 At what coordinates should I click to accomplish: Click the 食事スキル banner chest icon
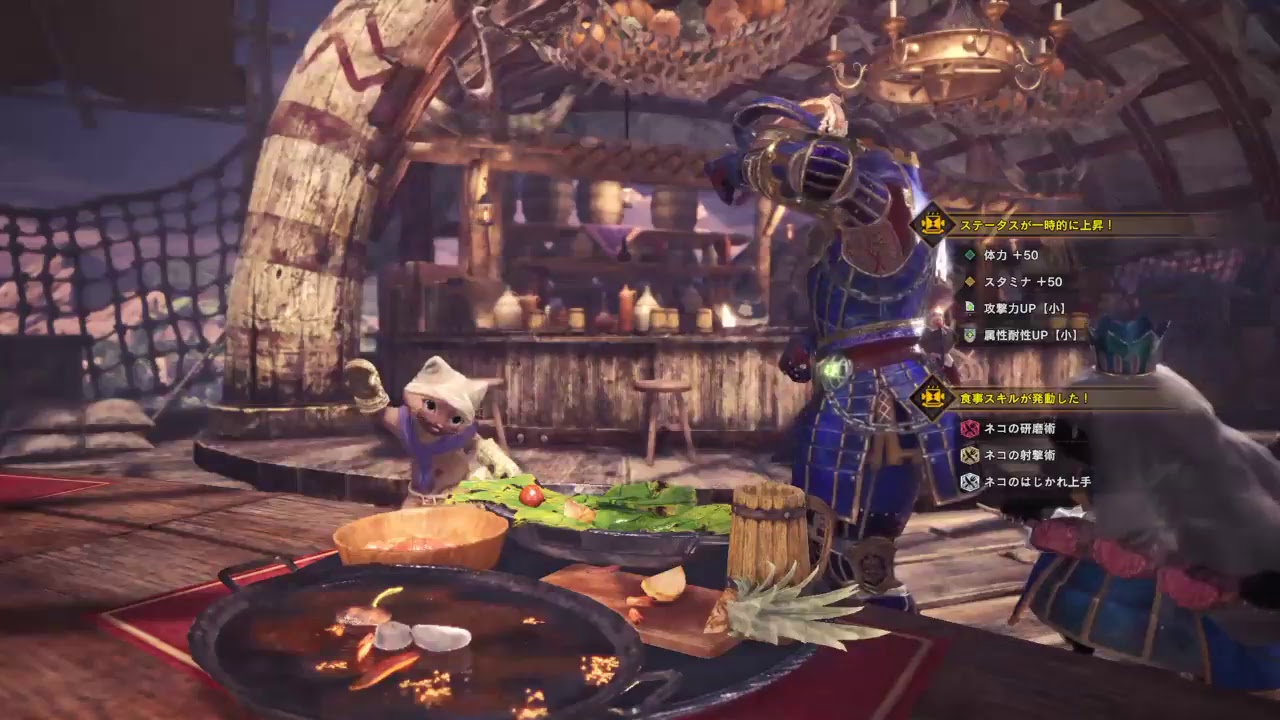coord(935,398)
